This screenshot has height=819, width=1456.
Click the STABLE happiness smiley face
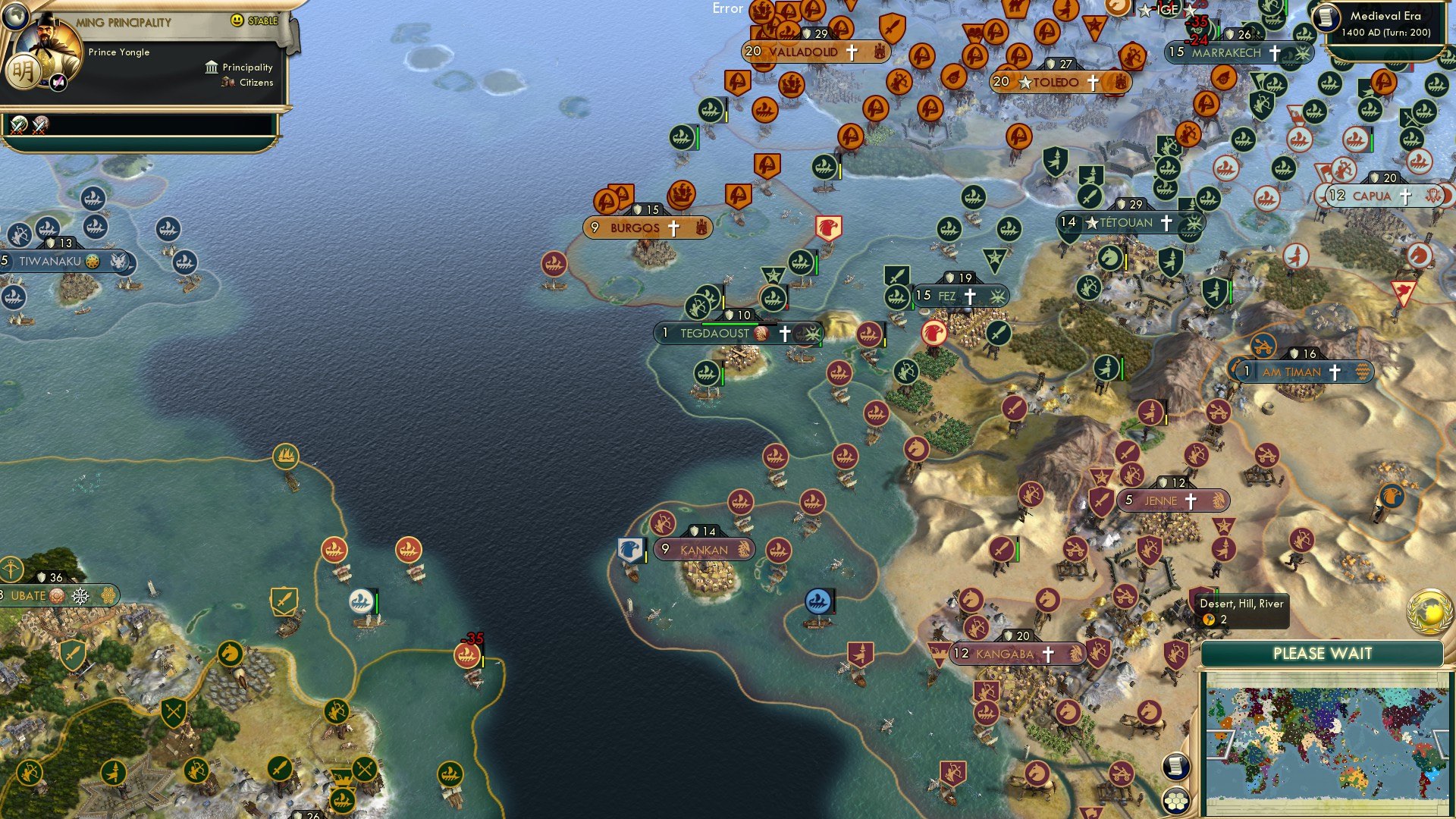pyautogui.click(x=237, y=20)
